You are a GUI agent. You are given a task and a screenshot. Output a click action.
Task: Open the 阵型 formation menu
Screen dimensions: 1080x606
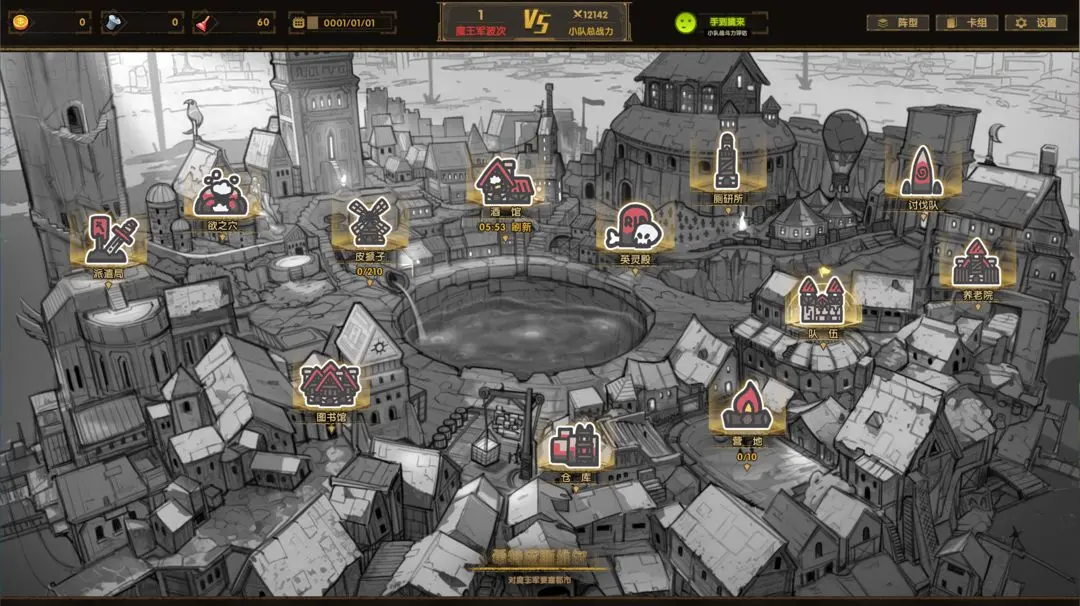point(898,22)
